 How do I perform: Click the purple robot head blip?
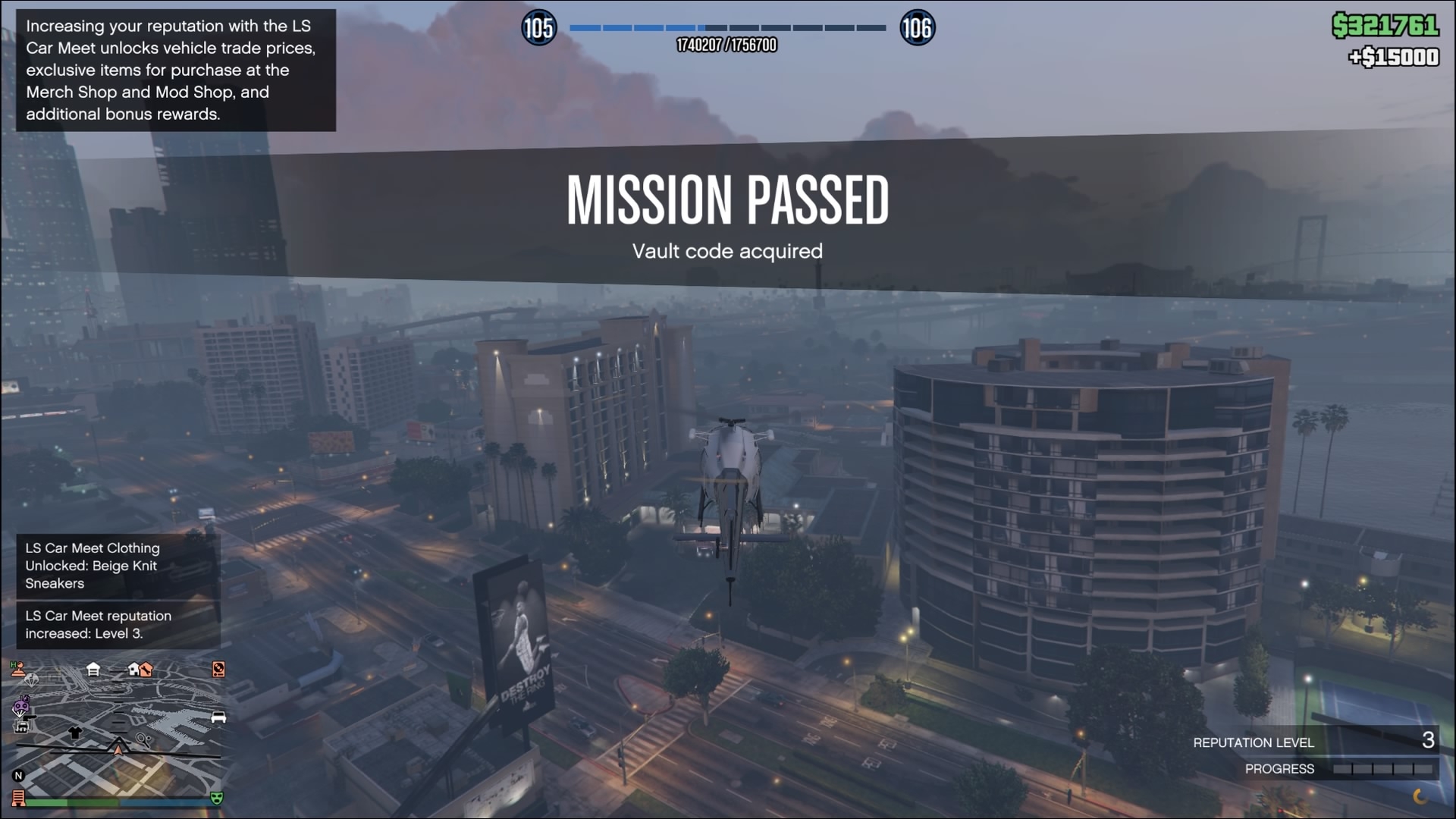pos(21,707)
